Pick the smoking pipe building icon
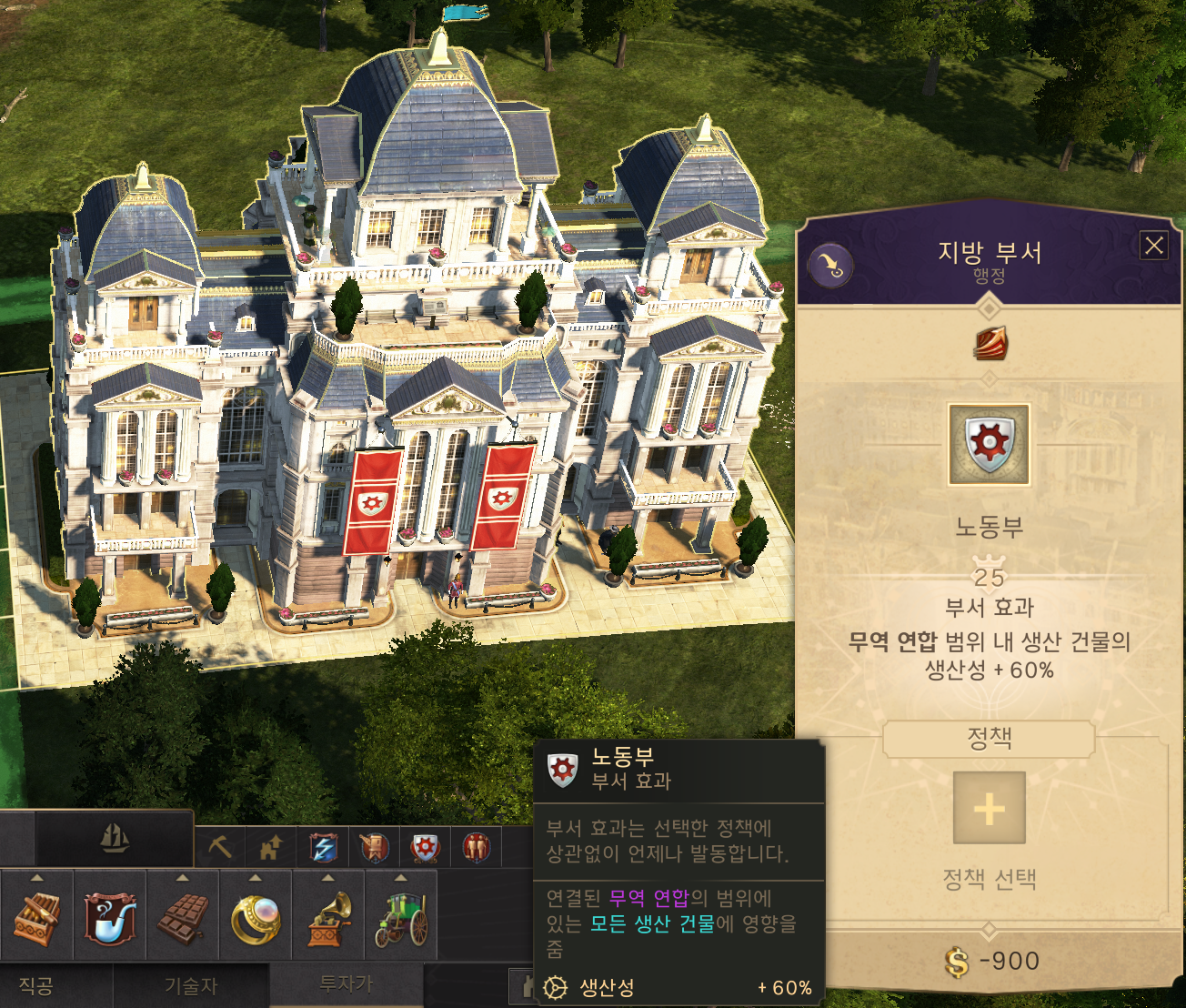 click(110, 917)
